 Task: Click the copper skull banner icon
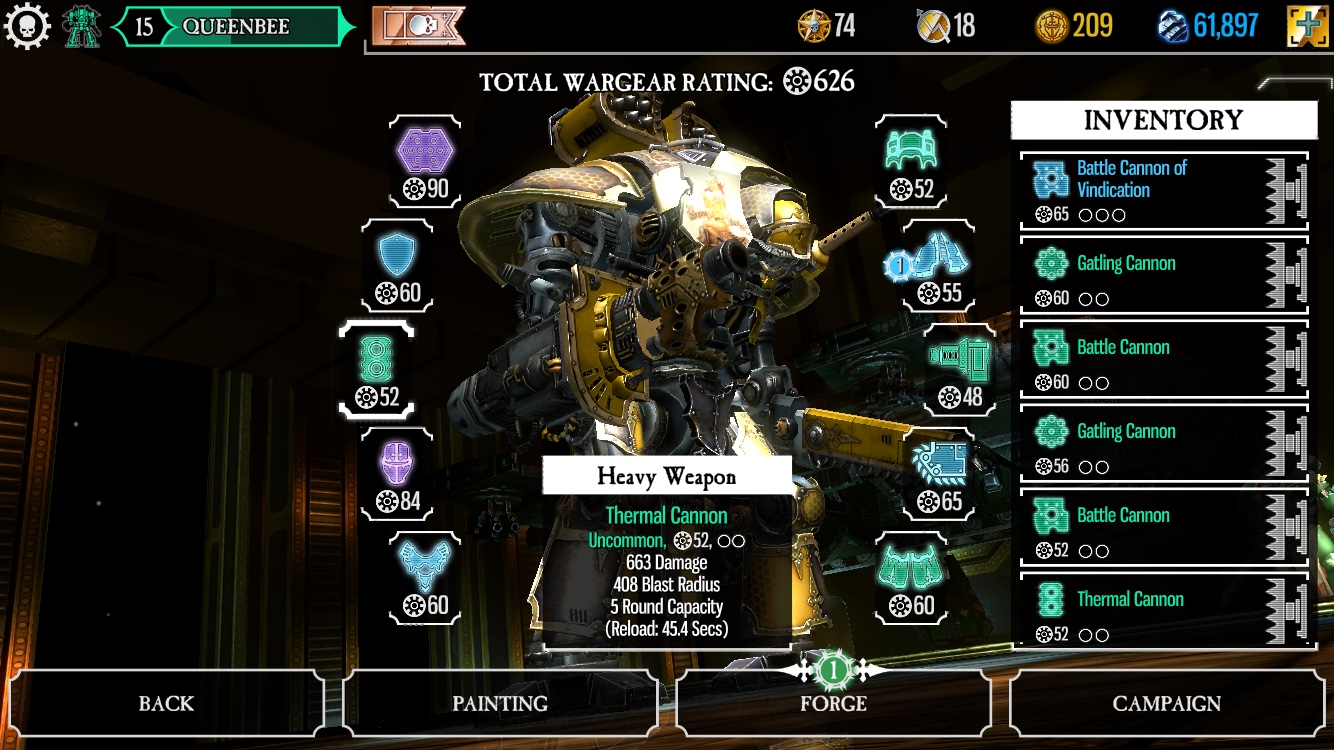(418, 27)
